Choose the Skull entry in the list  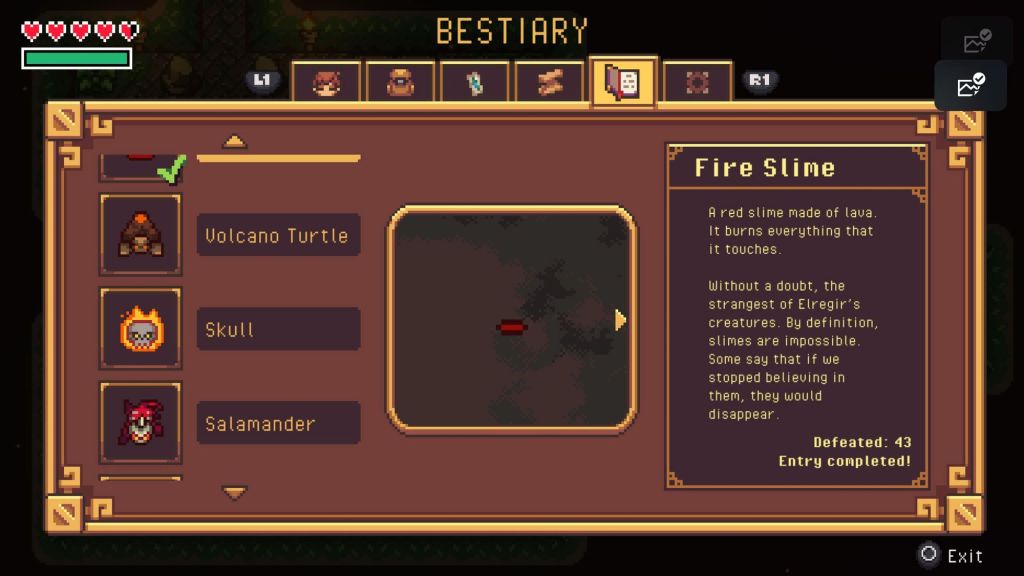click(x=278, y=329)
